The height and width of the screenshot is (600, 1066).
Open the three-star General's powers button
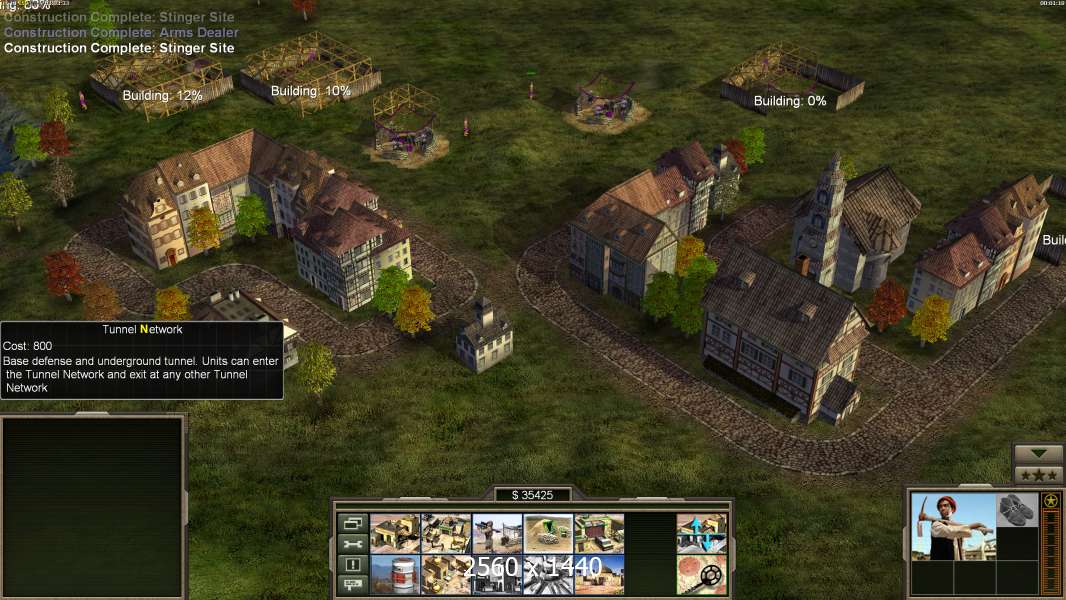[1038, 475]
